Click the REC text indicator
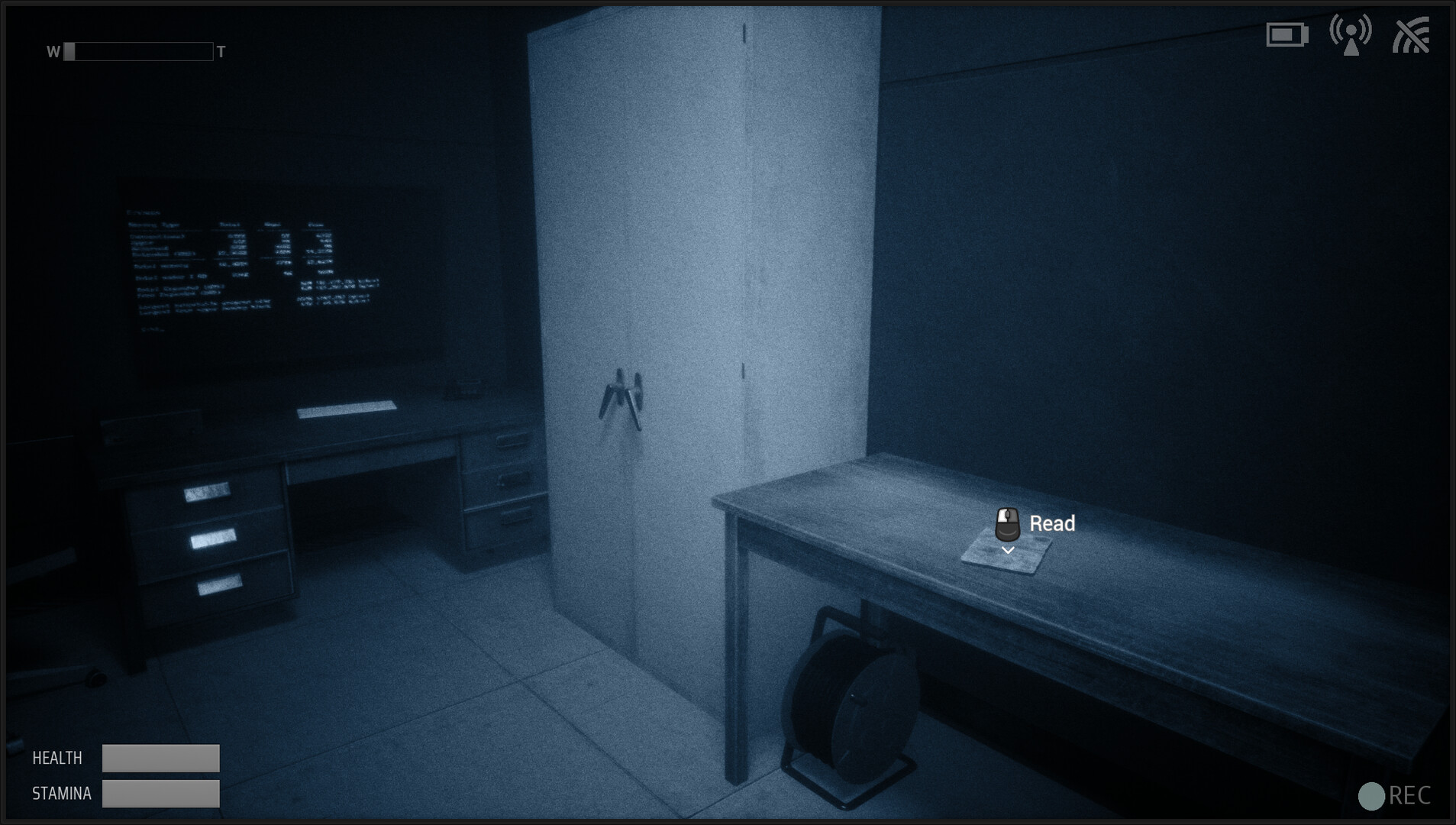 [x=1409, y=797]
